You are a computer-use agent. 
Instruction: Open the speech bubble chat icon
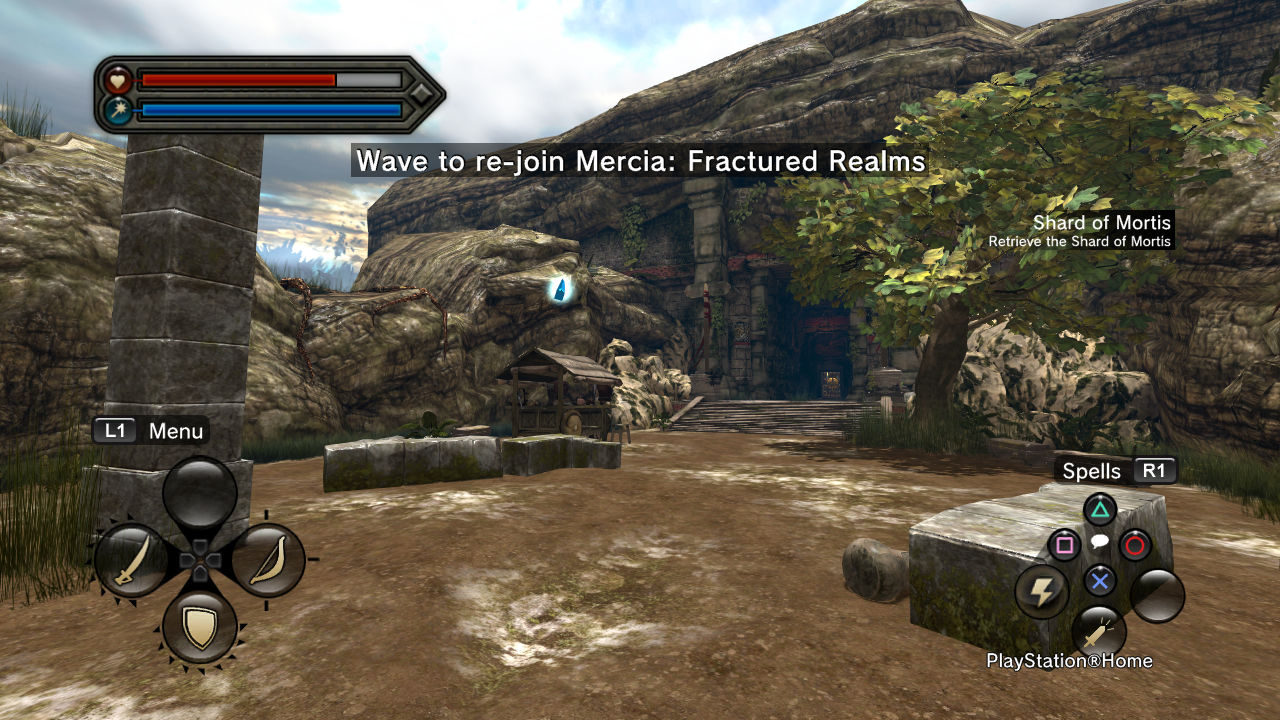click(x=1099, y=542)
